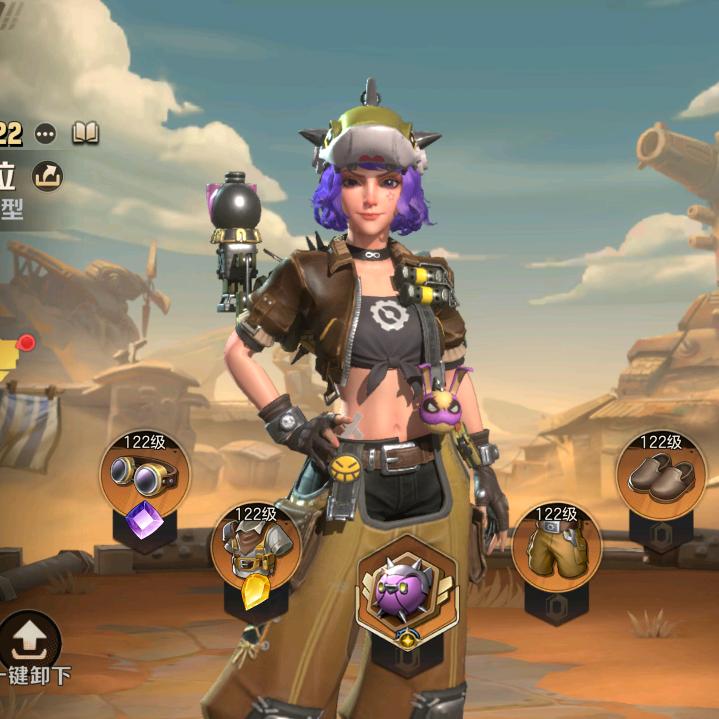Tap the share arrow icon beside the name
719x719 pixels.
(47, 176)
